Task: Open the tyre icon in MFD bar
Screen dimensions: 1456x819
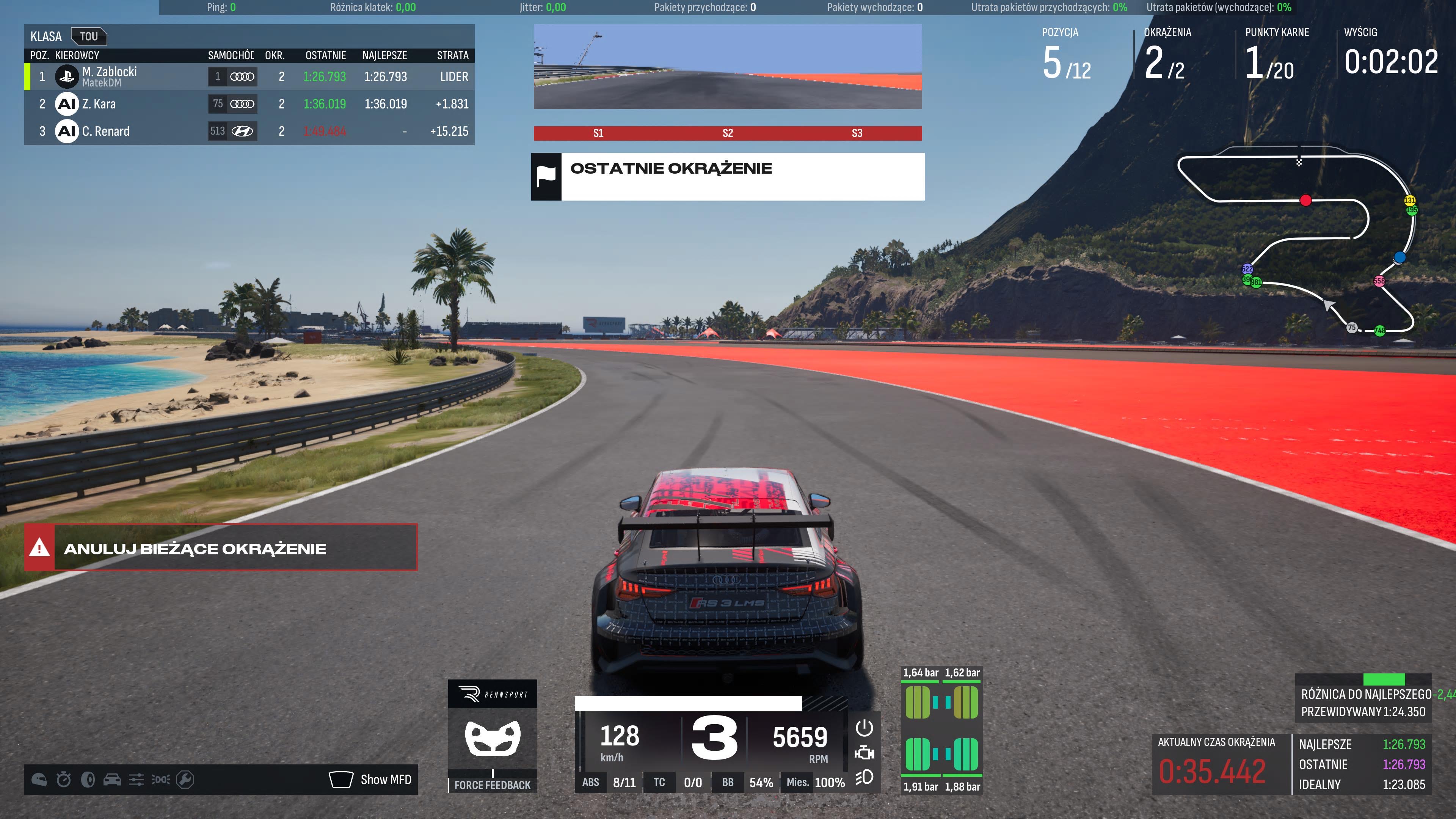Action: click(x=88, y=780)
